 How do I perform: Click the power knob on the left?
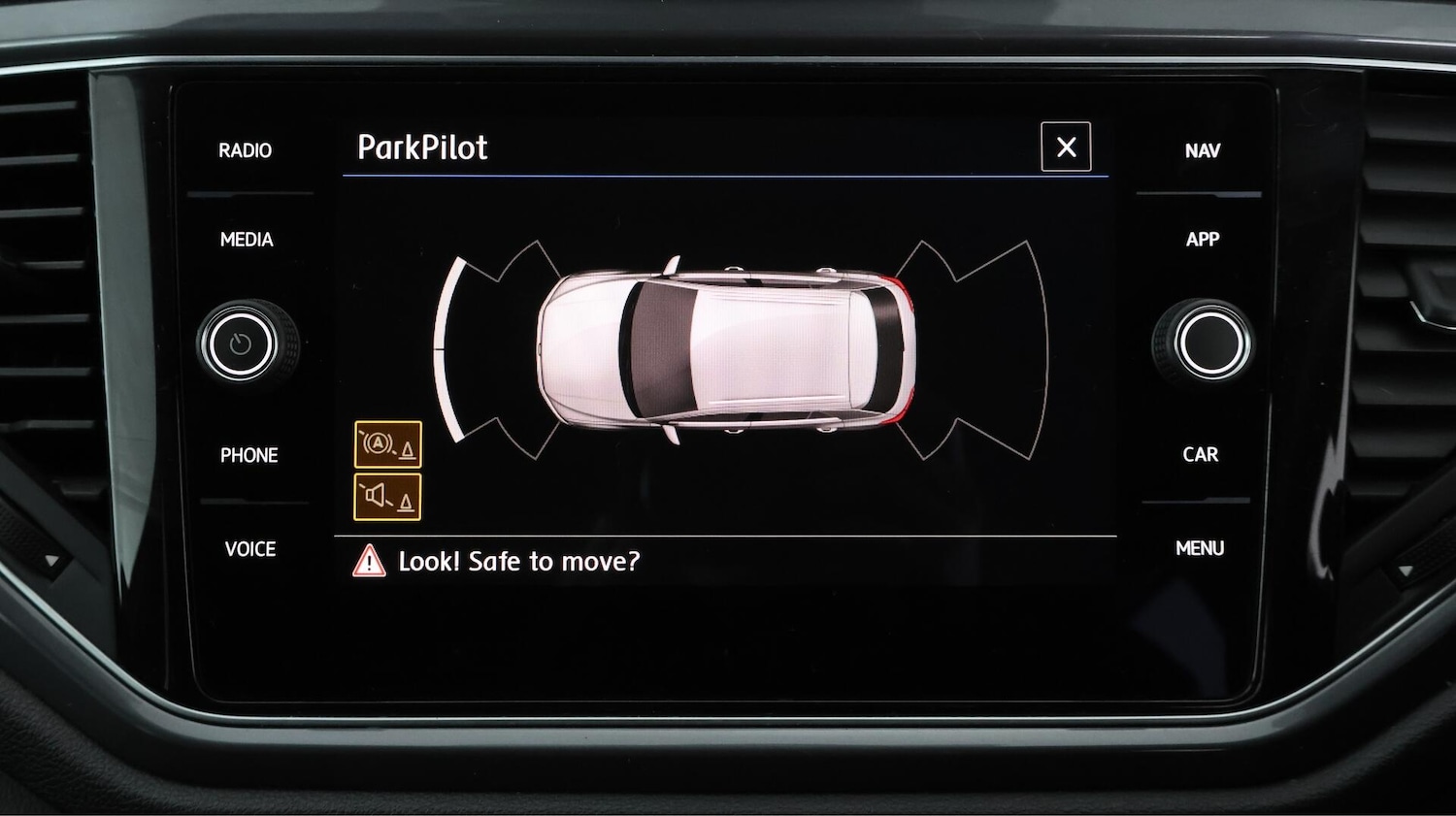point(242,343)
